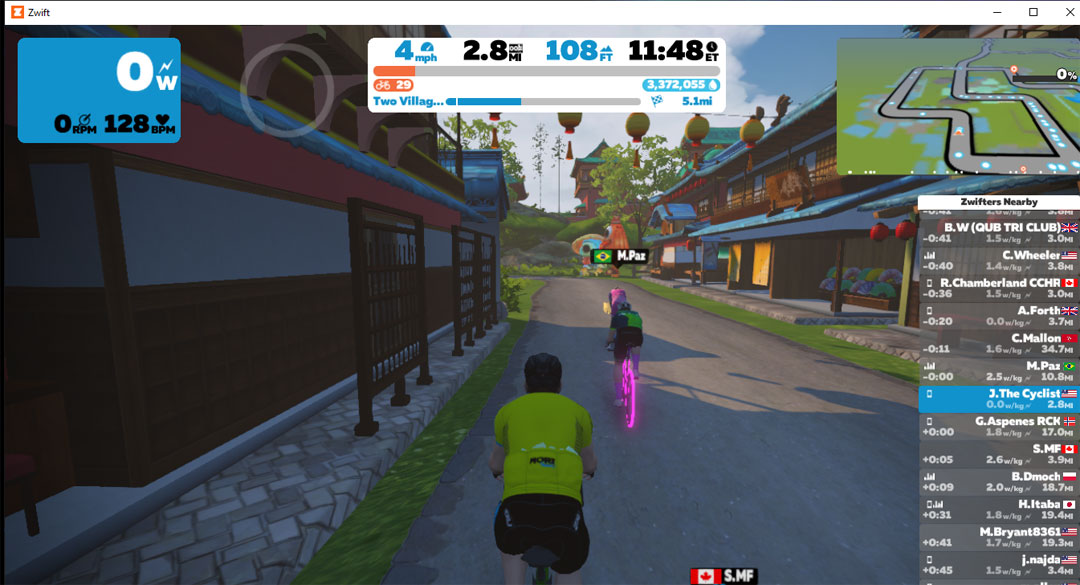
Task: Select rider R.Chamberland CCHR row
Action: (998, 288)
